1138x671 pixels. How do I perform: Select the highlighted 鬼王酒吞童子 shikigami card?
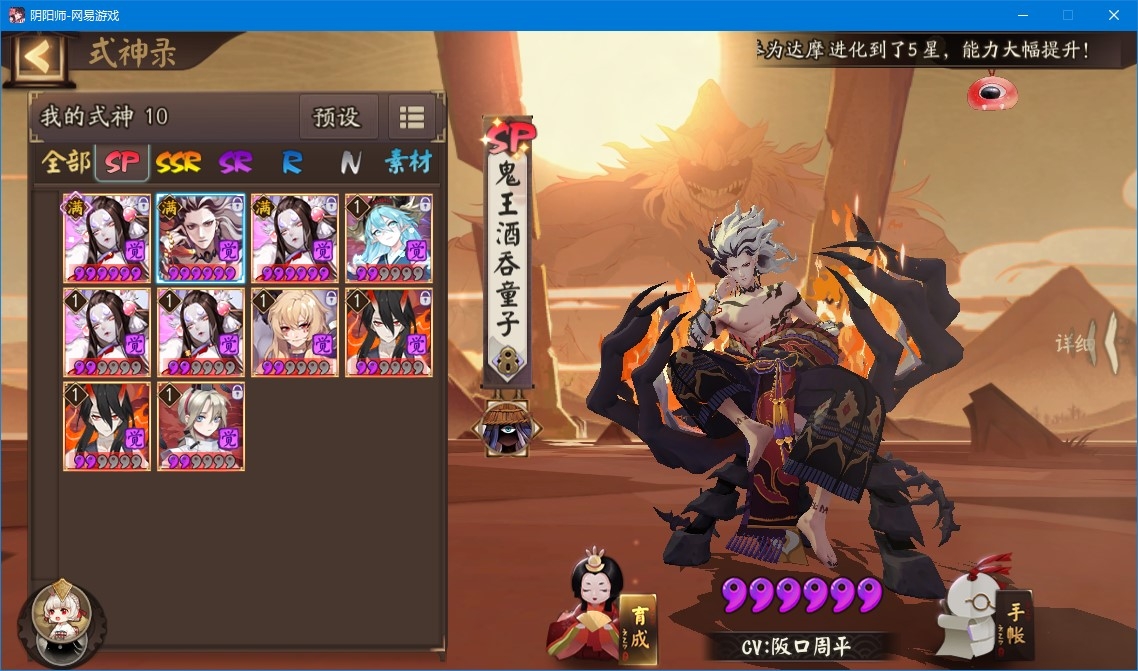(200, 238)
